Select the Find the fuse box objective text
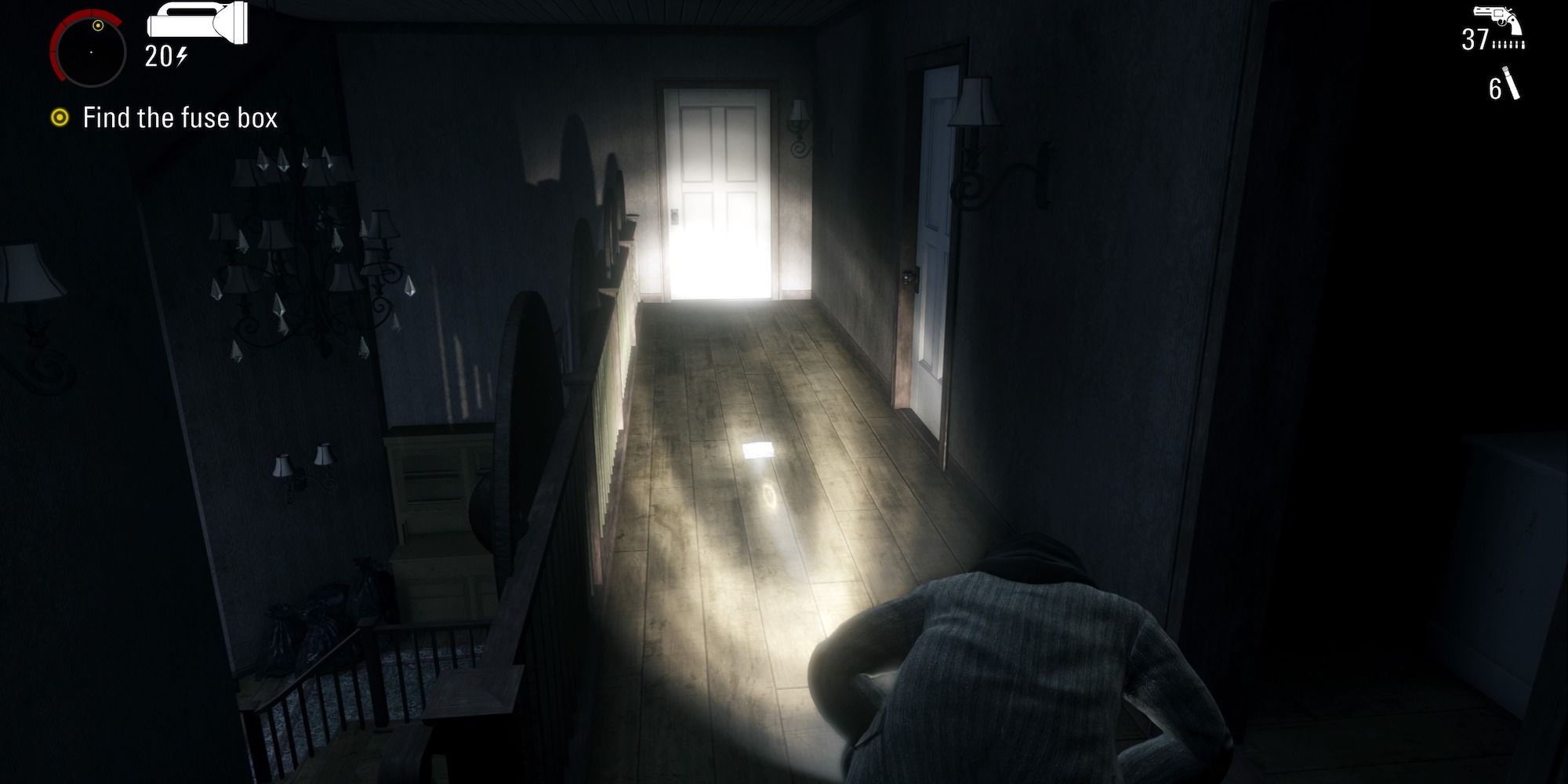Image resolution: width=1568 pixels, height=784 pixels. point(179,118)
